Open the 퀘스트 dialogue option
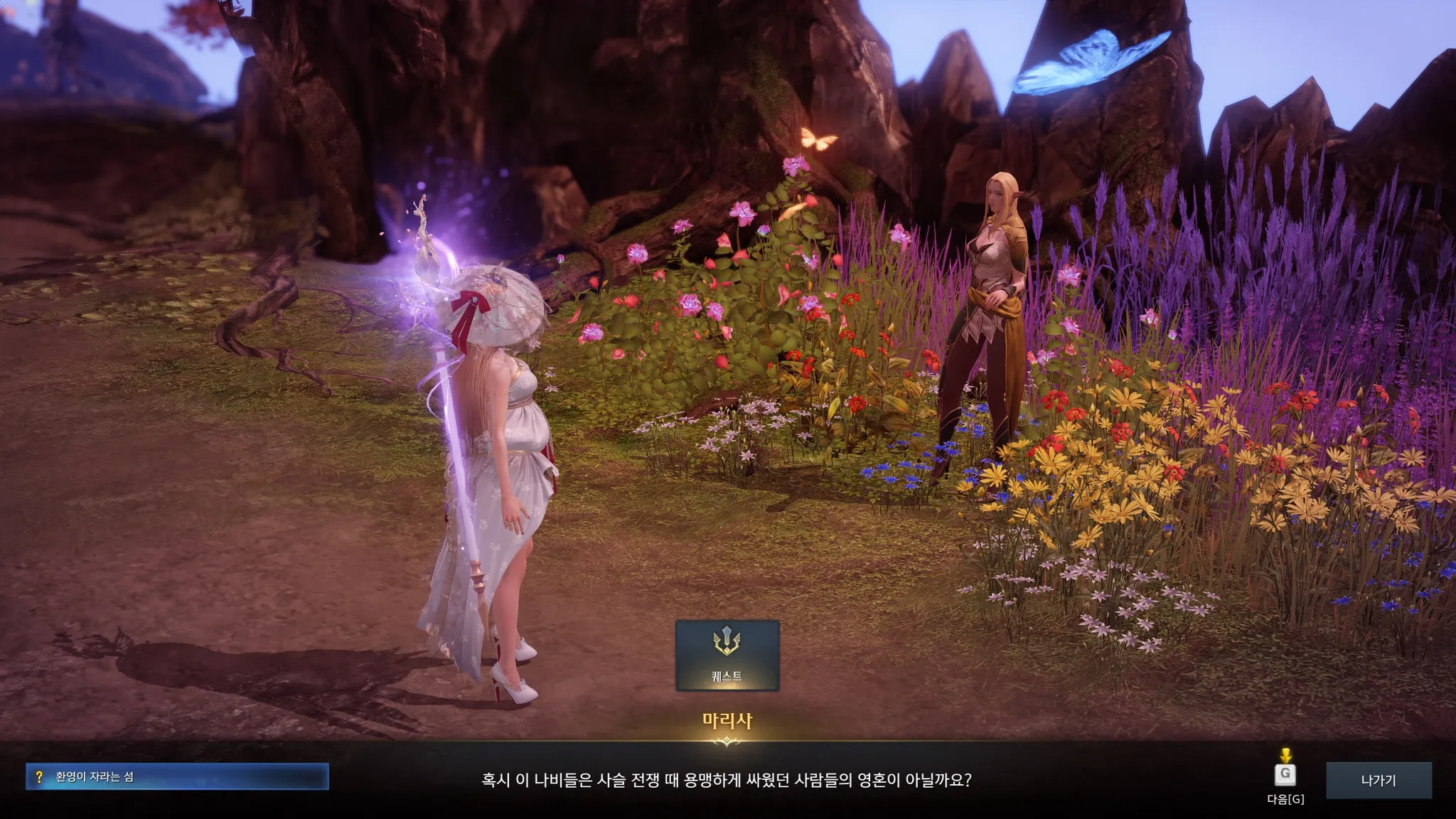 727,655
